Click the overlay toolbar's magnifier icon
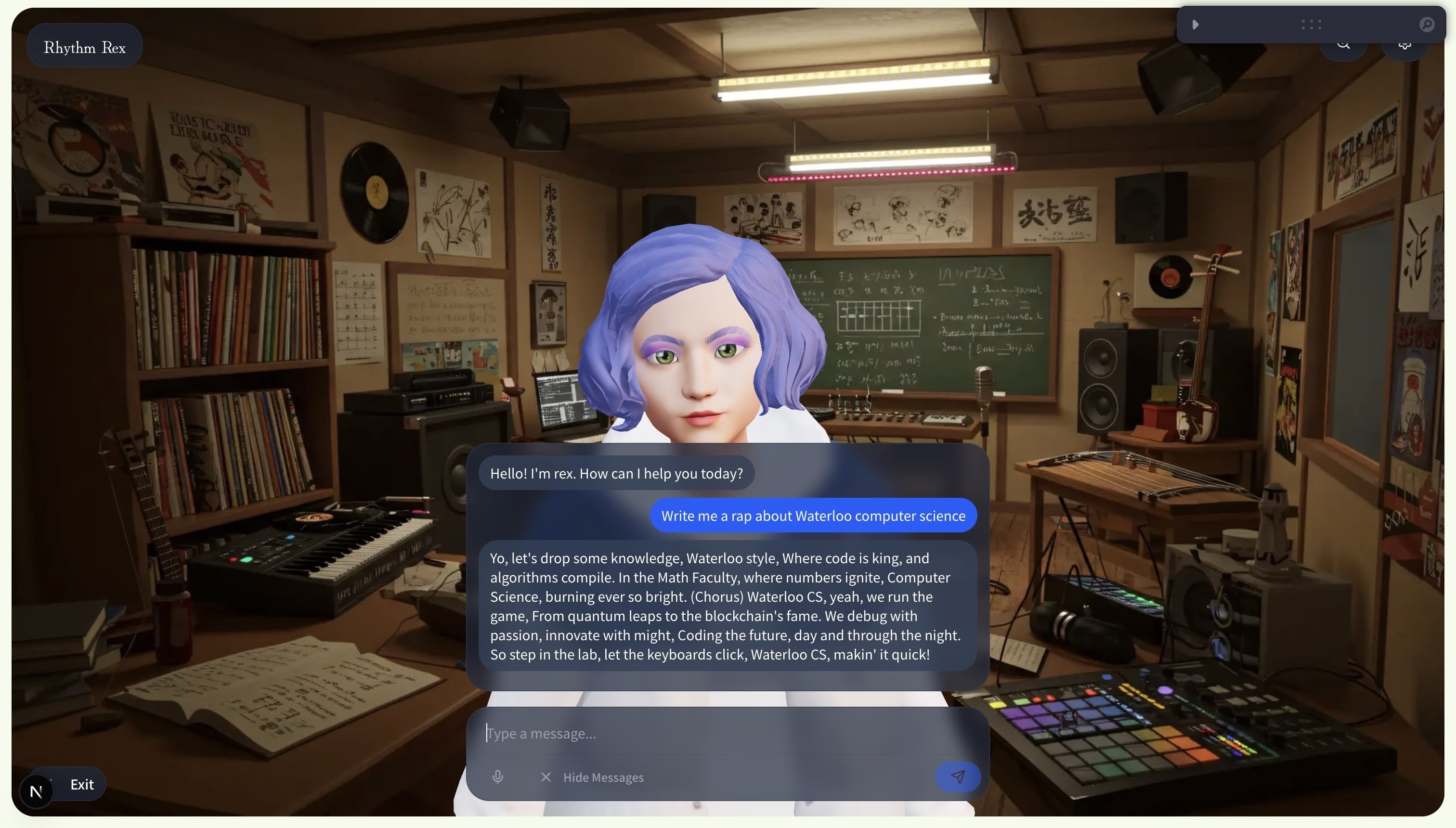1456x828 pixels. click(x=1427, y=25)
